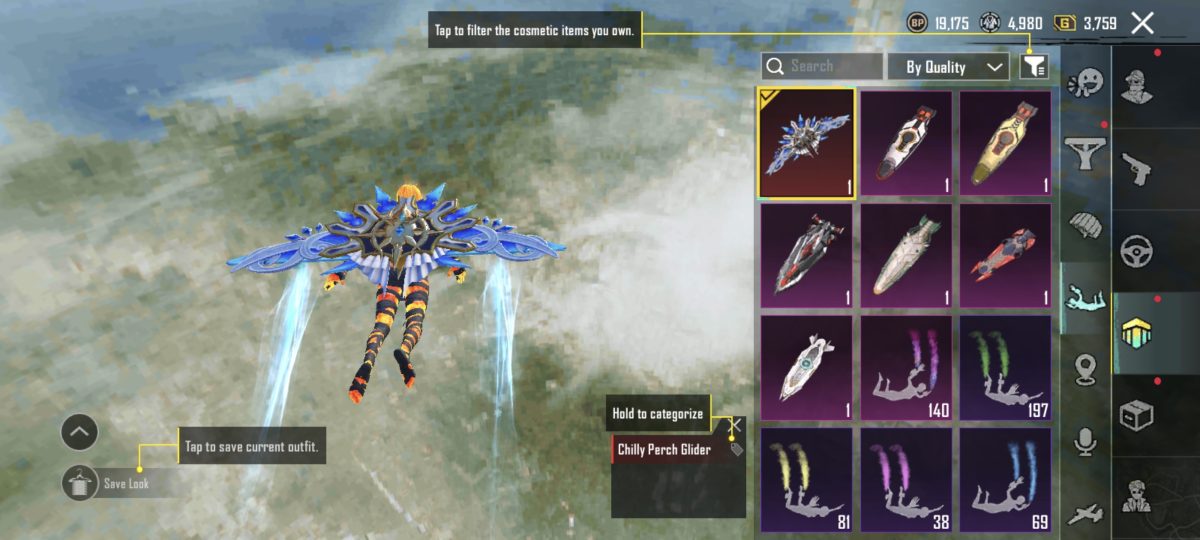Image resolution: width=1200 pixels, height=540 pixels.
Task: Click the up arrow button above Save Look
Action: pos(79,433)
